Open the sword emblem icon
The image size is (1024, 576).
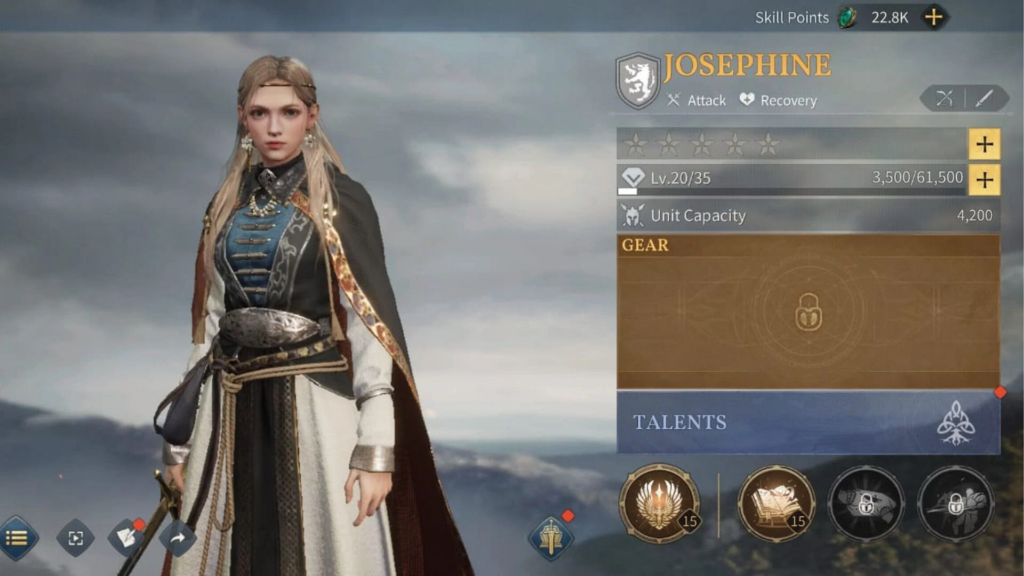pyautogui.click(x=551, y=538)
